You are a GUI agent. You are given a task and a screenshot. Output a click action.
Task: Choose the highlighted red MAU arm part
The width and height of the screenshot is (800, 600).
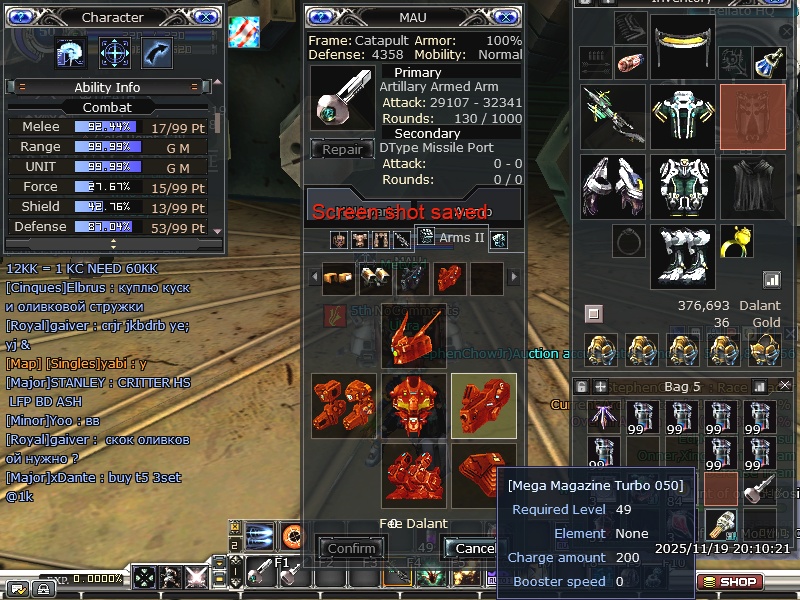coord(484,405)
